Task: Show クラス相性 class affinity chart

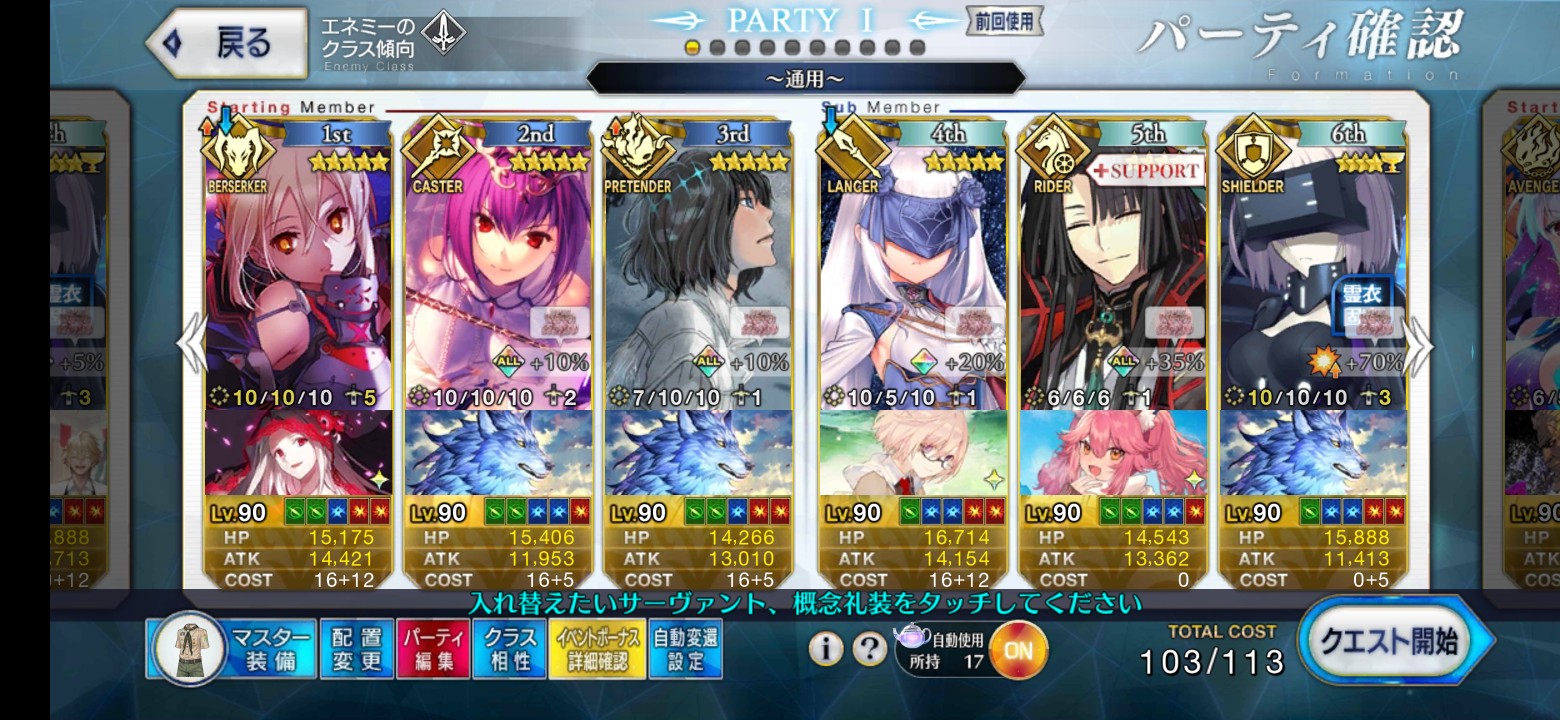Action: click(509, 649)
